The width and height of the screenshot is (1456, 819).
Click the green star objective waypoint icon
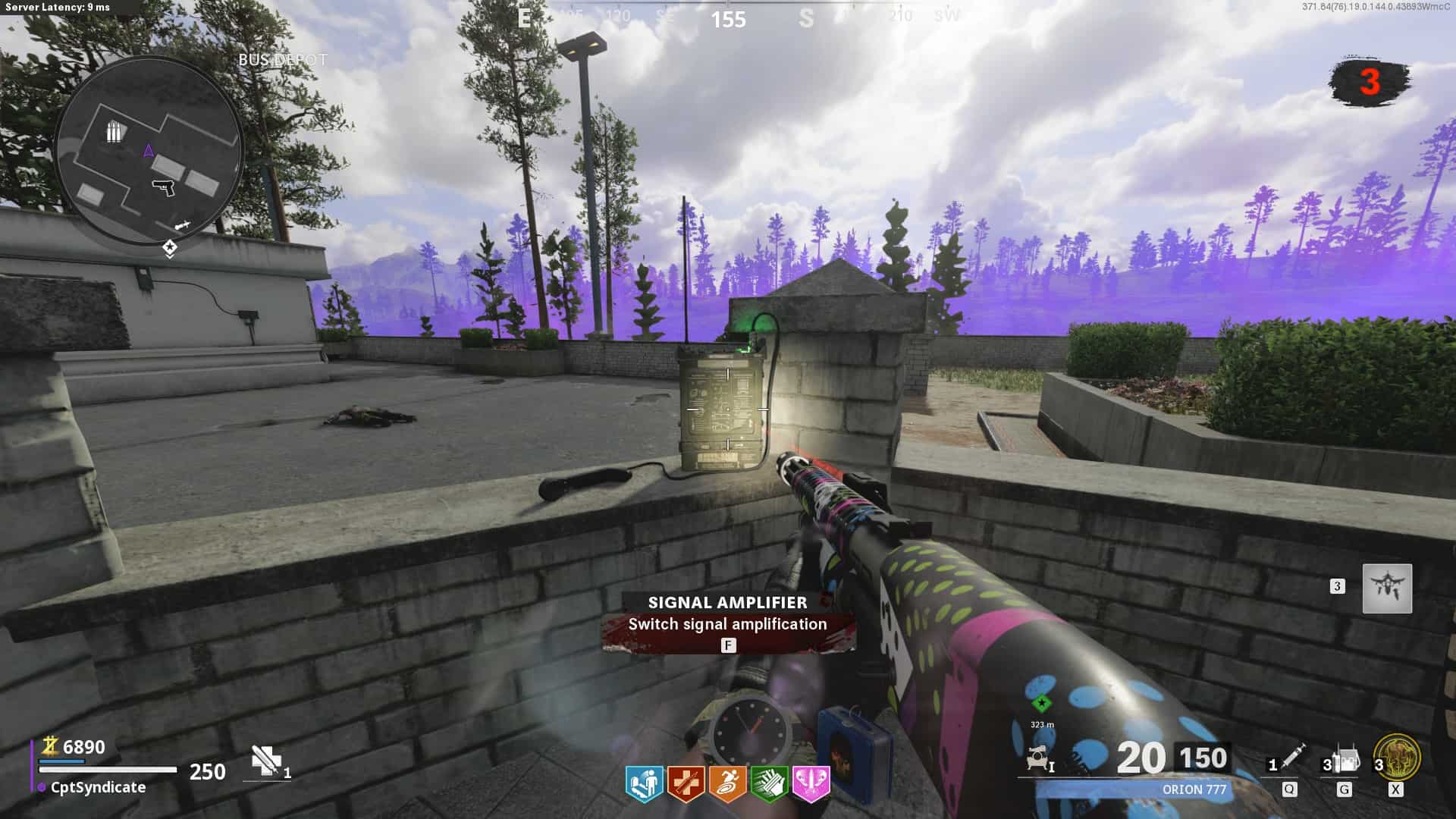click(x=1042, y=703)
